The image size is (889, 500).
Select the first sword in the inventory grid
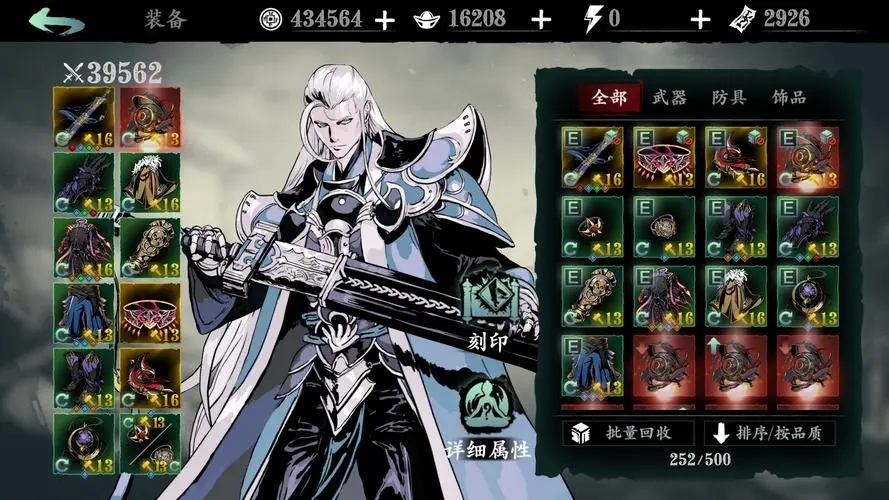(x=592, y=157)
